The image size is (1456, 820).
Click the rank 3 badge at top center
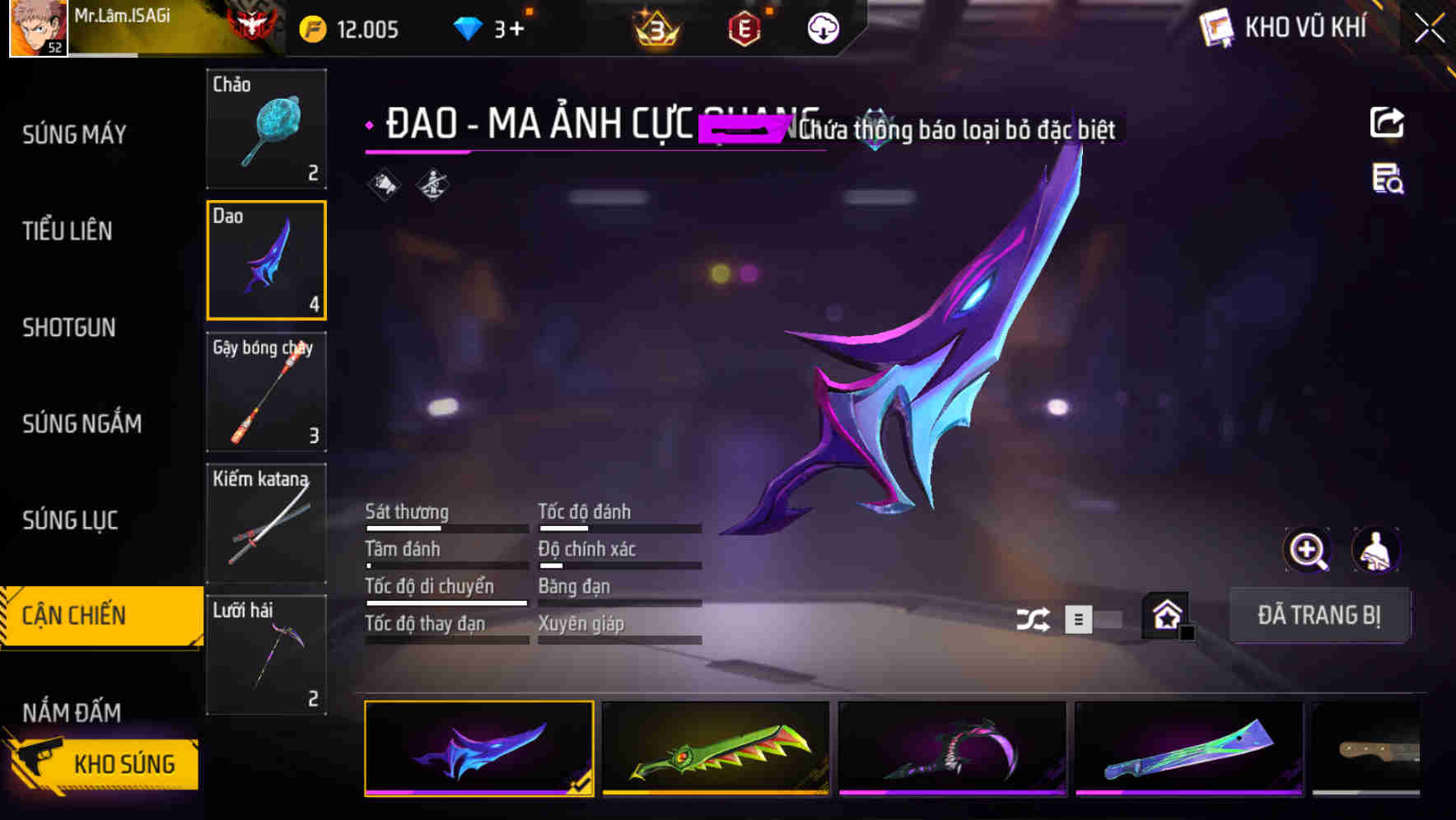[x=653, y=29]
